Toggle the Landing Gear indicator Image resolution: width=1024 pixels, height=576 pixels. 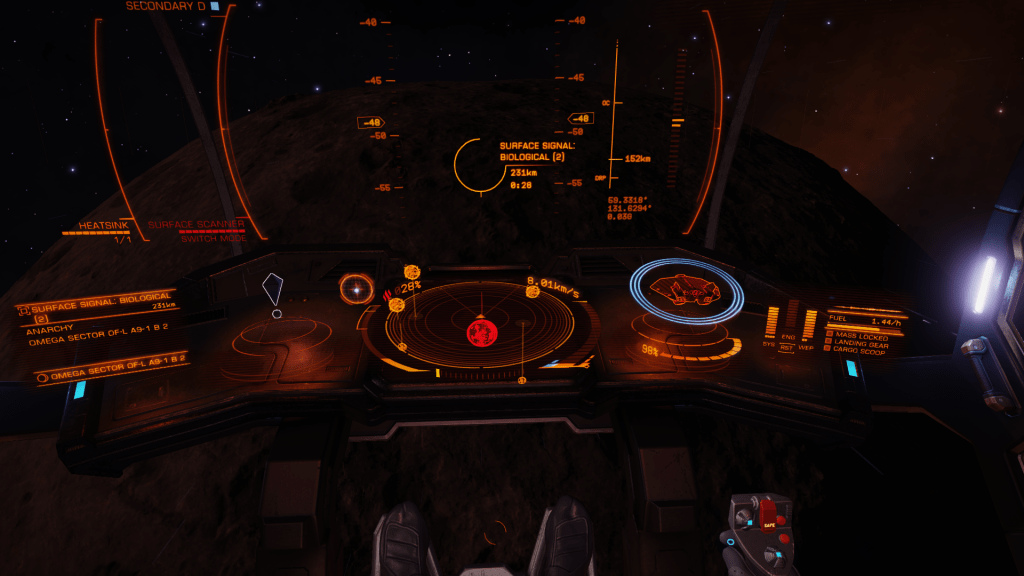[x=861, y=345]
